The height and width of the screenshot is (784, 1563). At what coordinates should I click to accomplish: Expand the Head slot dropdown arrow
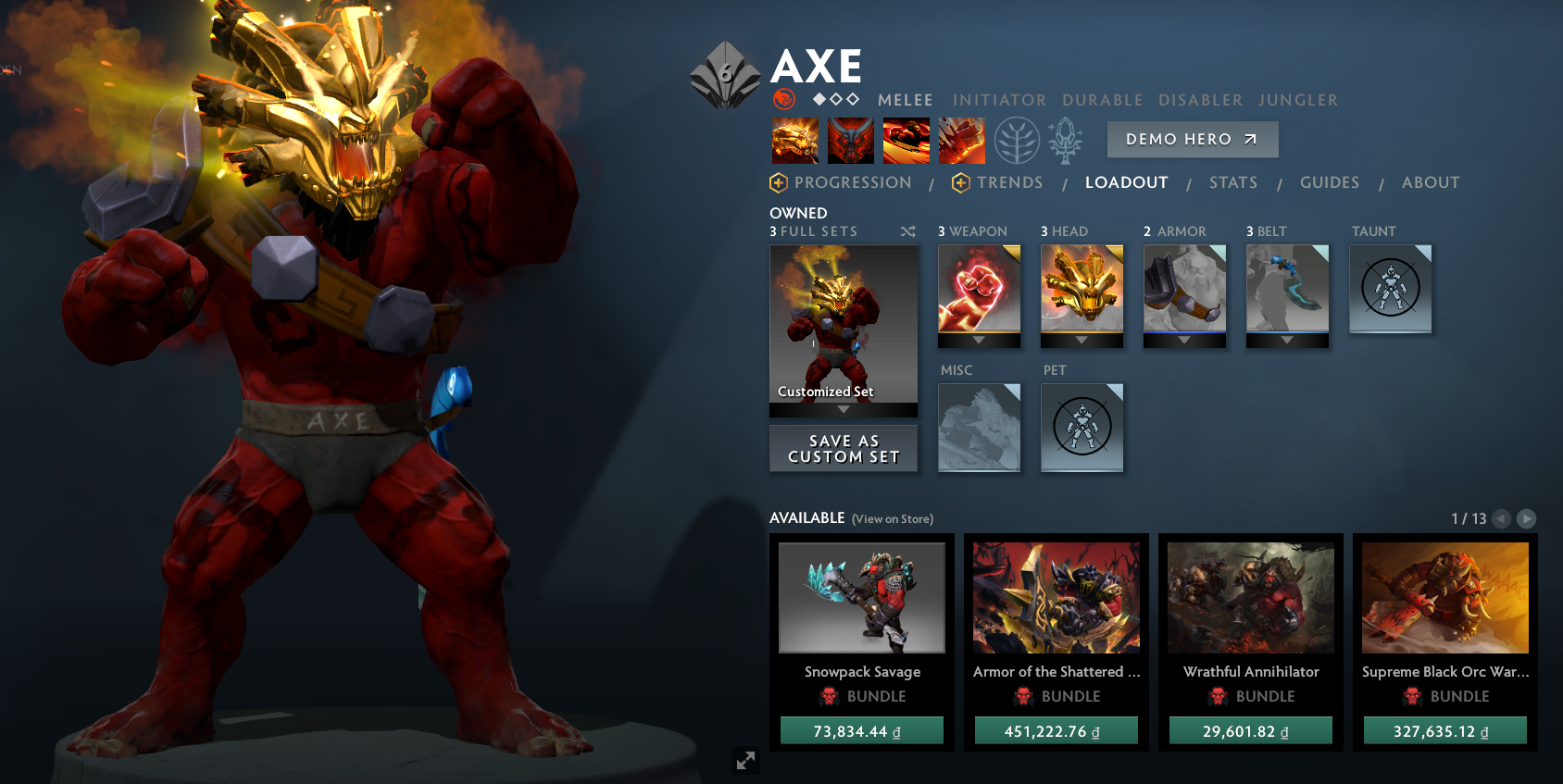coord(1082,339)
